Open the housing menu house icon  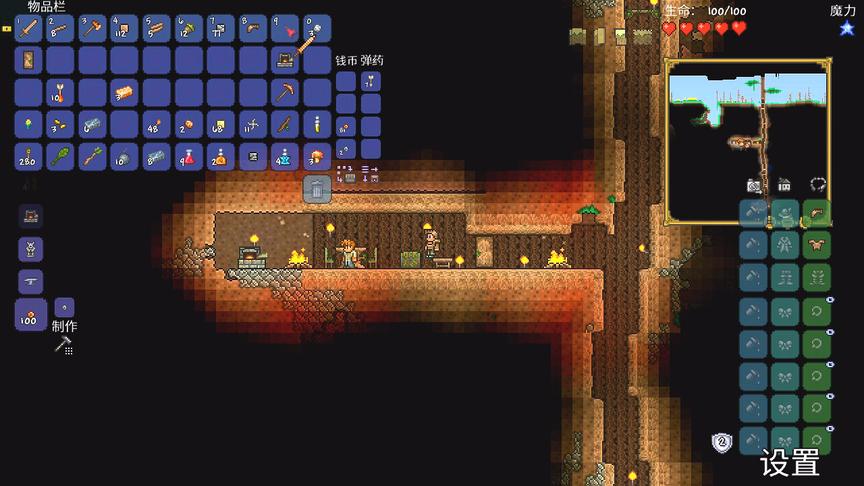[x=785, y=185]
